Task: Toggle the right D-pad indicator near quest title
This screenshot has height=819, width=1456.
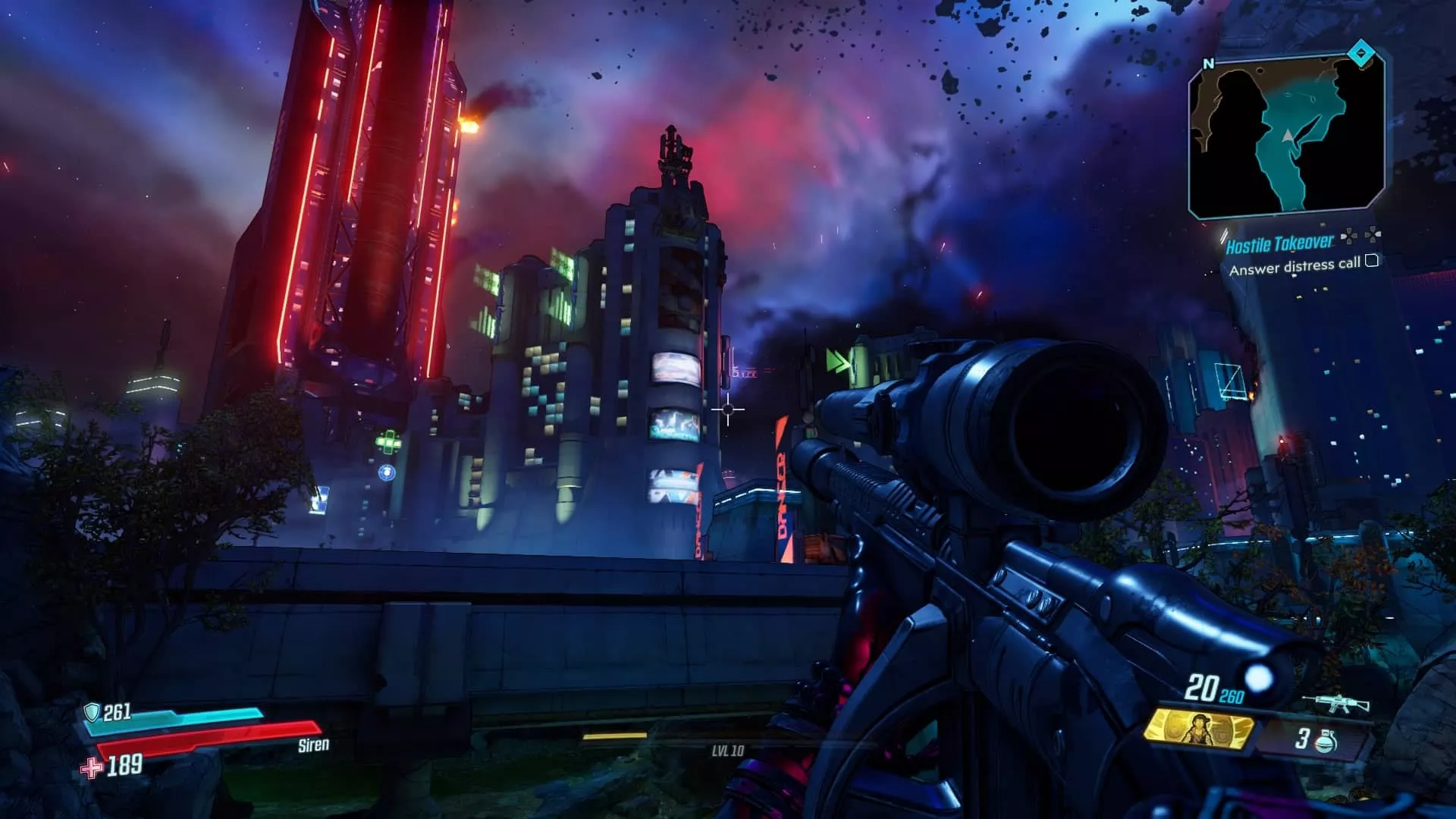Action: pyautogui.click(x=1373, y=235)
